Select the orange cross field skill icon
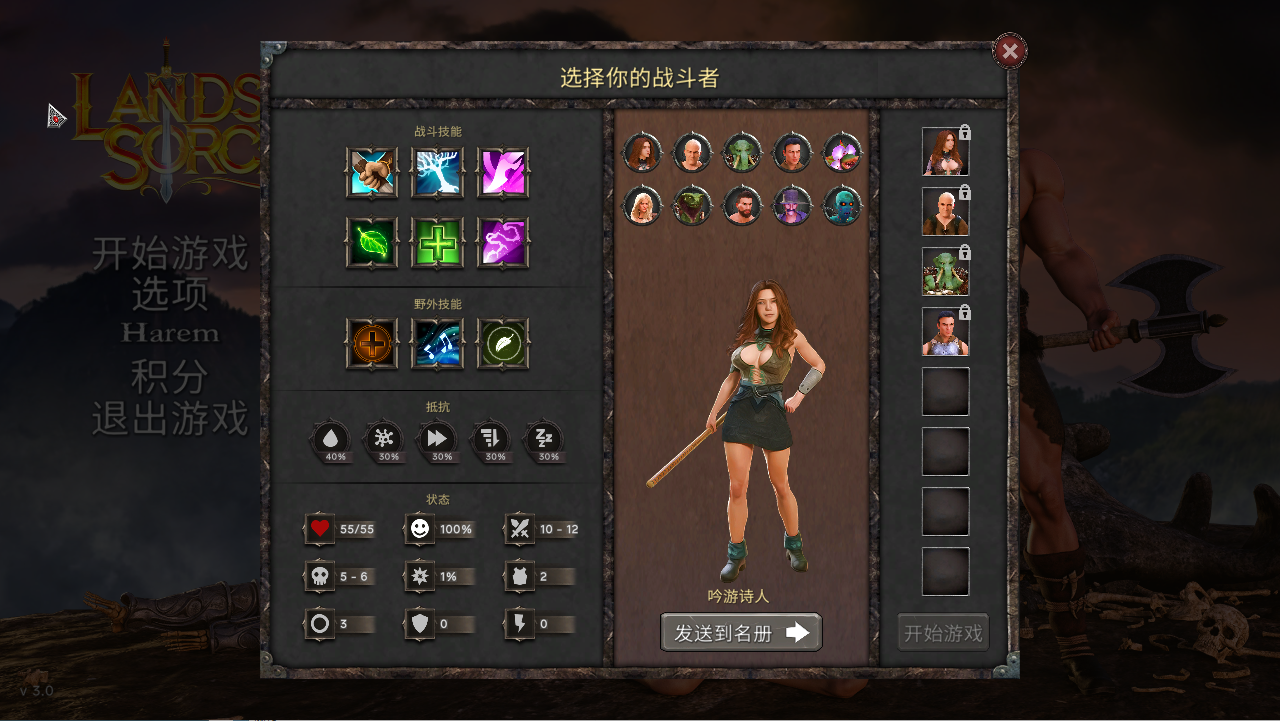1280x721 pixels. click(x=372, y=344)
